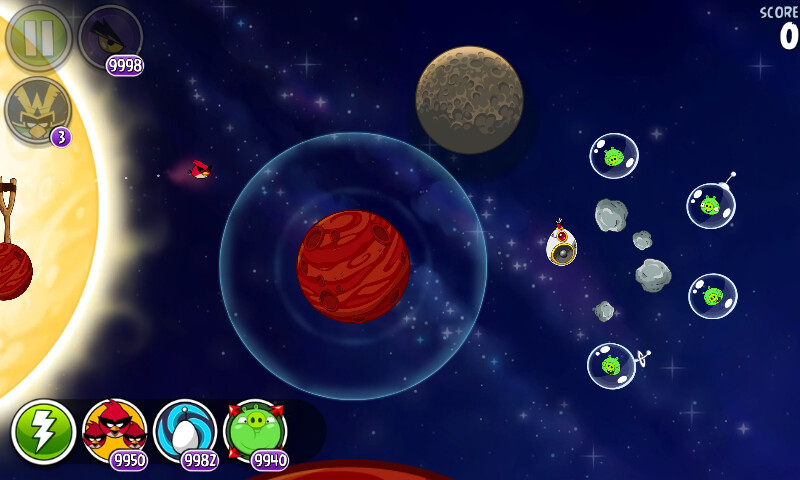Select the Wingman power-up with 3 remaining
Viewport: 800px width, 480px height.
tap(38, 109)
